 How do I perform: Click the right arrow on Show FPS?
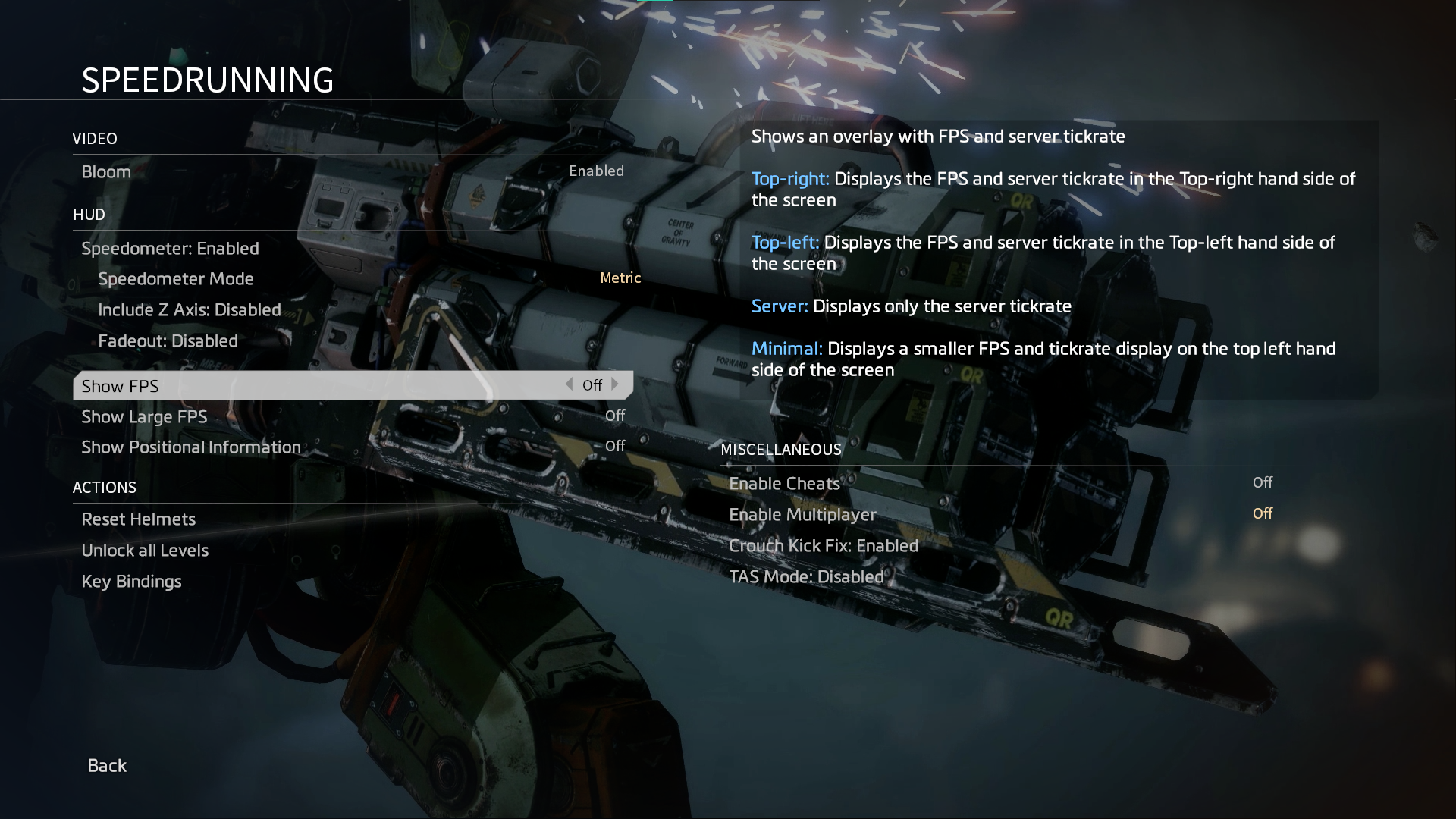[615, 384]
